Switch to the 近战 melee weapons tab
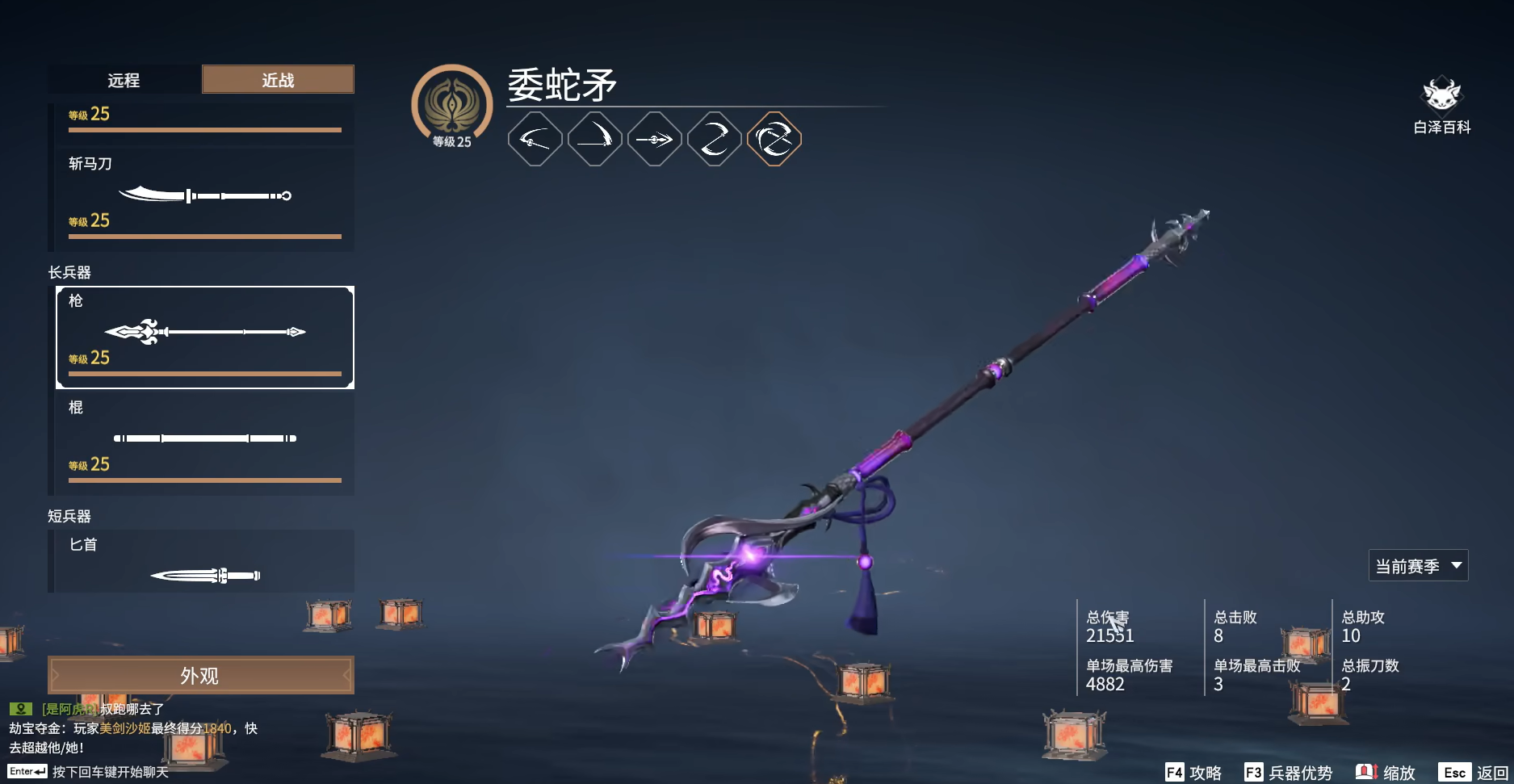This screenshot has width=1514, height=784. (x=278, y=79)
